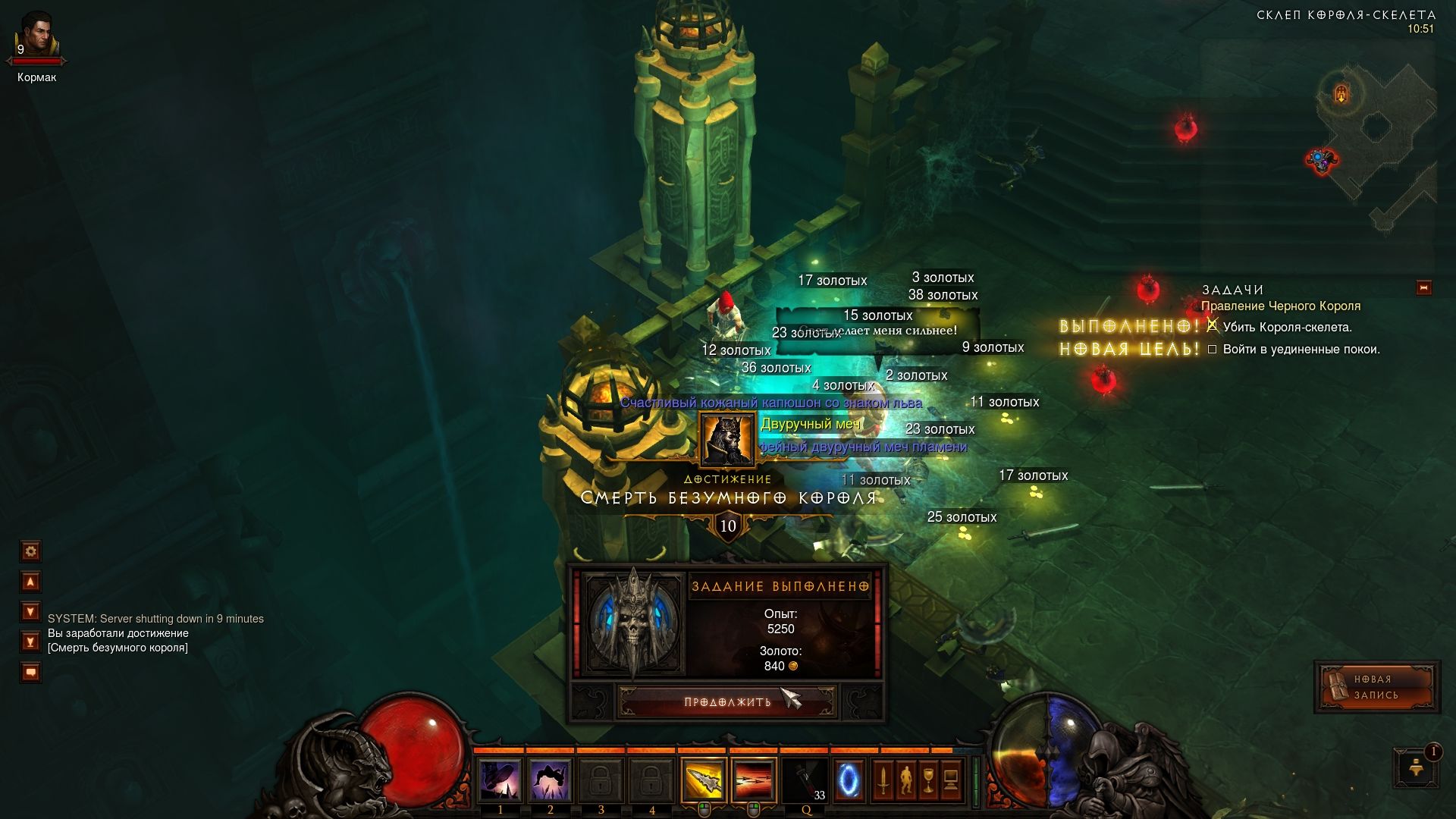Cast the blue town portal
Image resolution: width=1456 pixels, height=819 pixels.
pyautogui.click(x=849, y=780)
